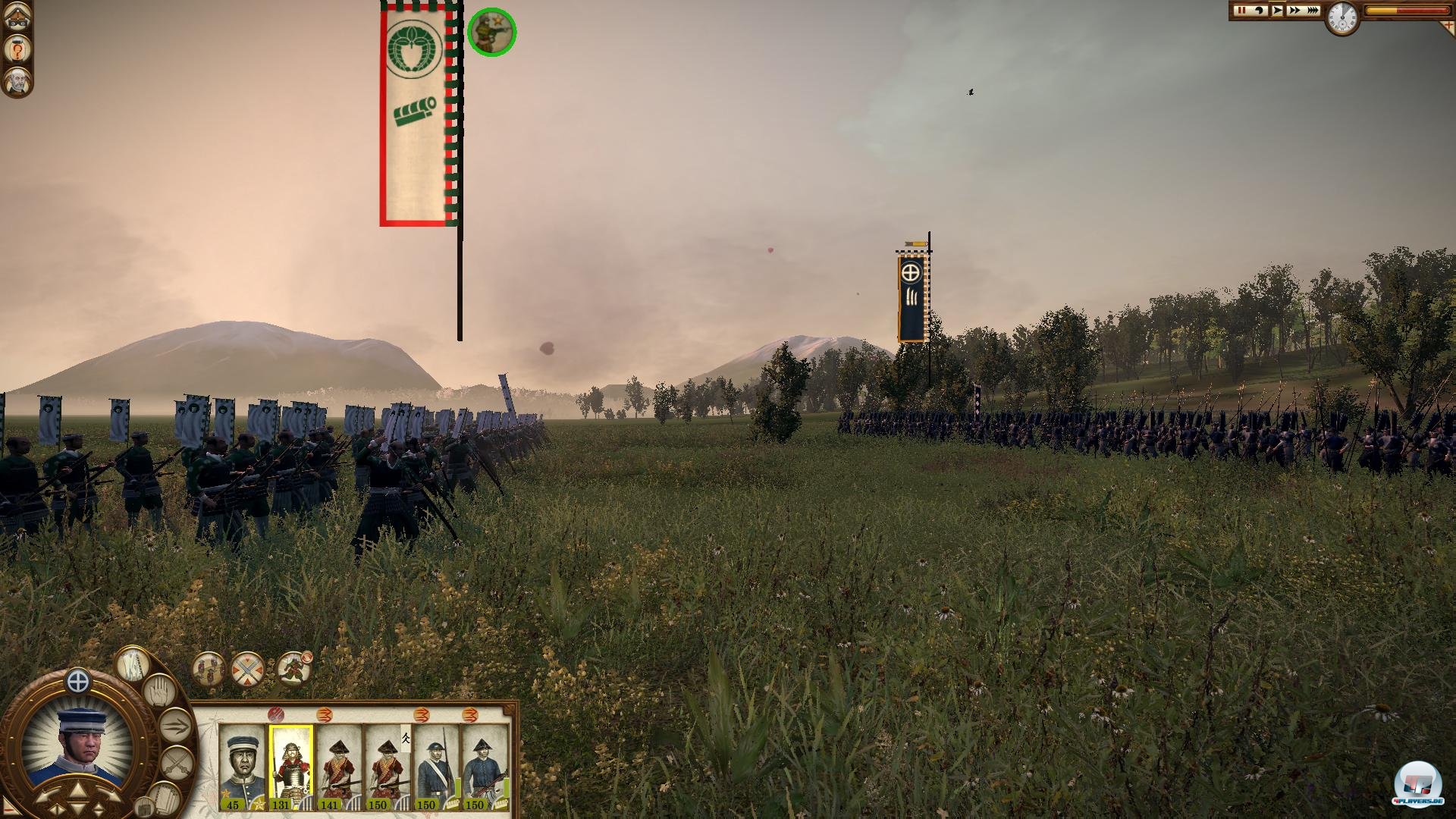This screenshot has width=1456, height=819.
Task: Select the general unit card with 45 men
Action: pos(243,767)
